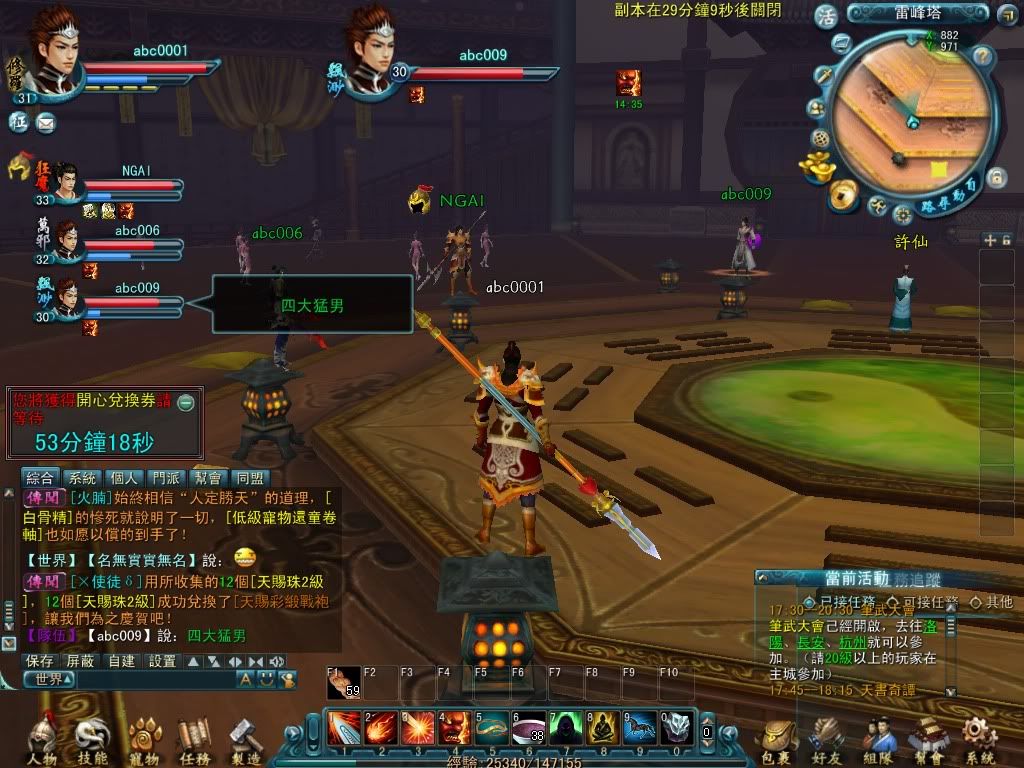The image size is (1024, 768).
Task: Open the gold ingot shop icon
Action: click(x=820, y=166)
